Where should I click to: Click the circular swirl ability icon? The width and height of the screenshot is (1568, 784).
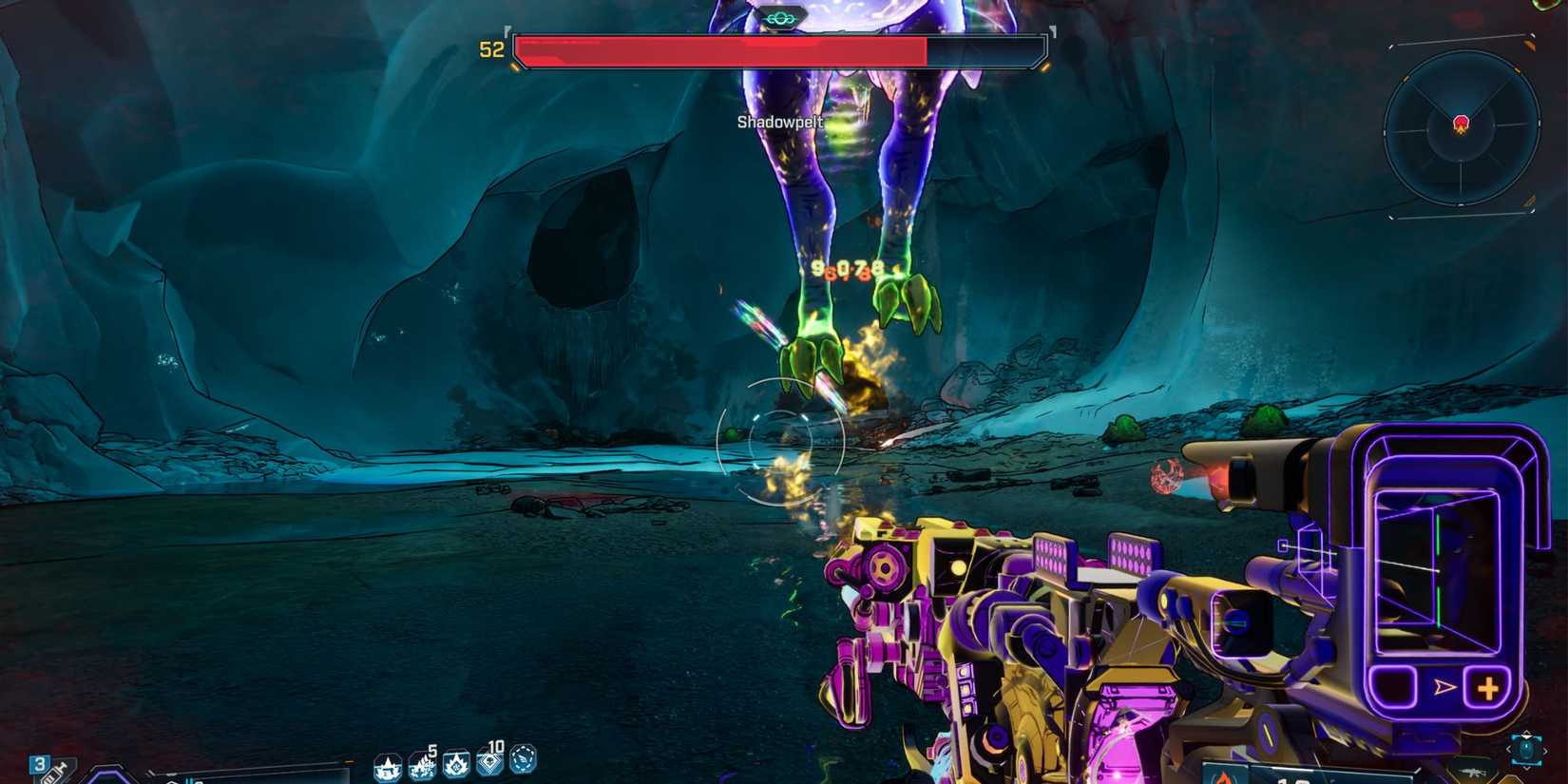point(522,762)
